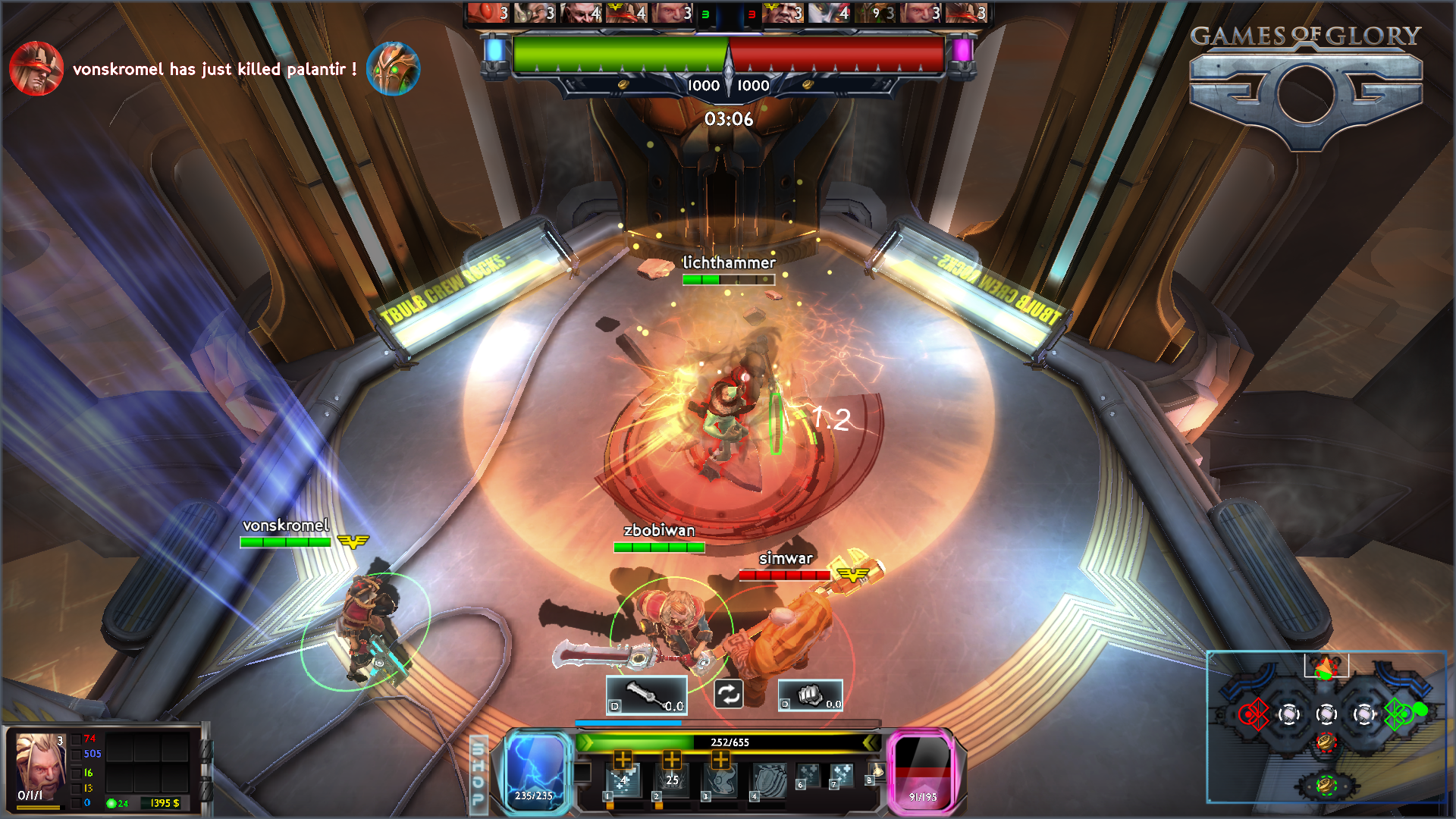1456x819 pixels.
Task: Use the consumable in slot 7
Action: (x=842, y=775)
